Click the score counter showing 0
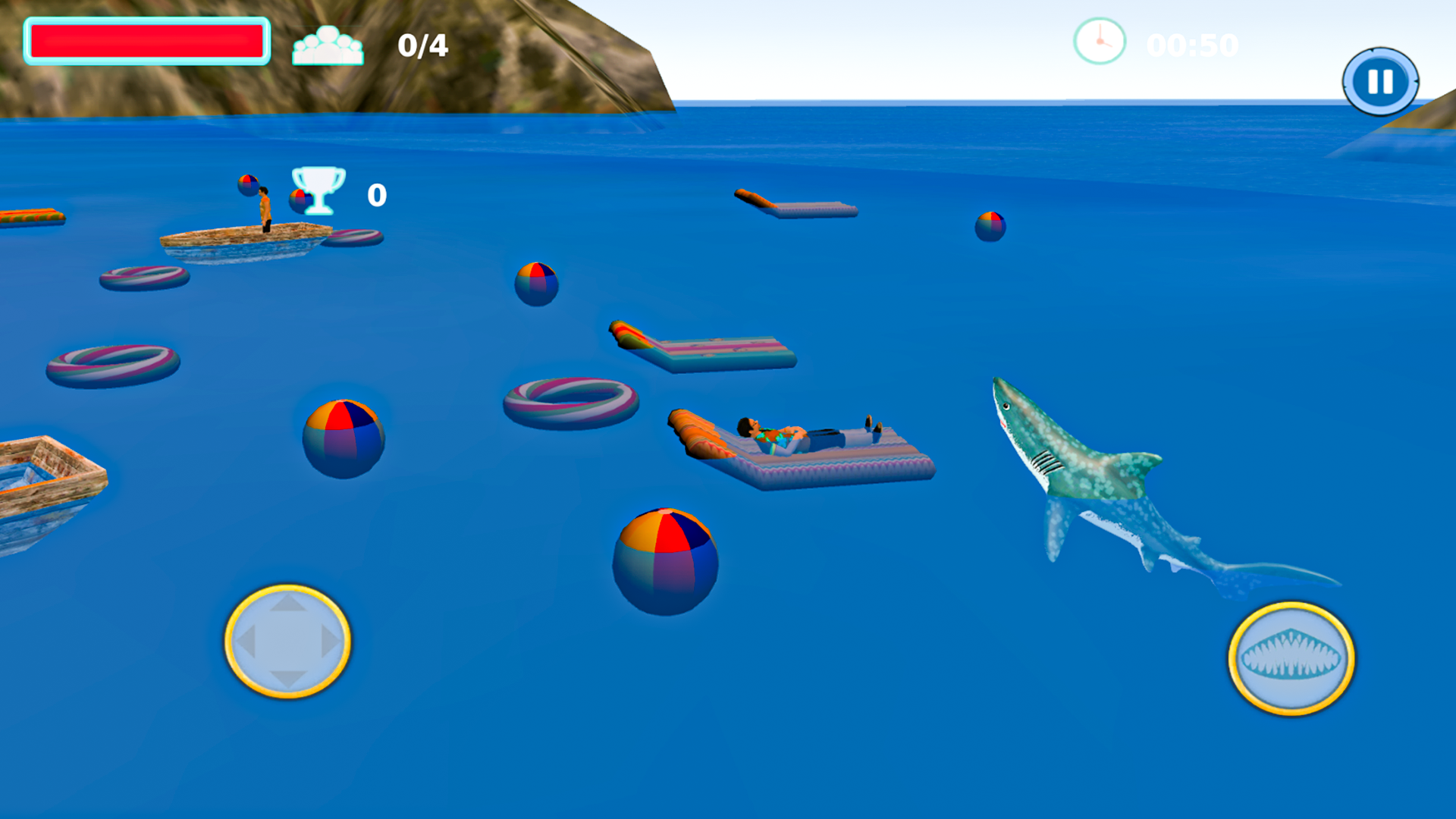Screen dimensions: 1456x819 (x=375, y=195)
